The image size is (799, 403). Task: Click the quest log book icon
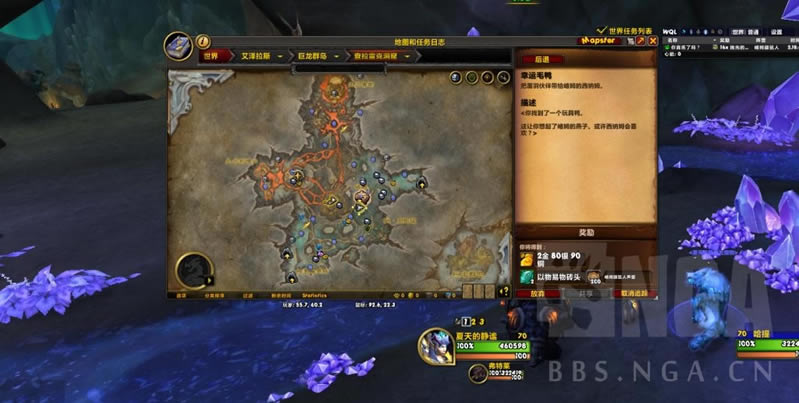(x=180, y=47)
